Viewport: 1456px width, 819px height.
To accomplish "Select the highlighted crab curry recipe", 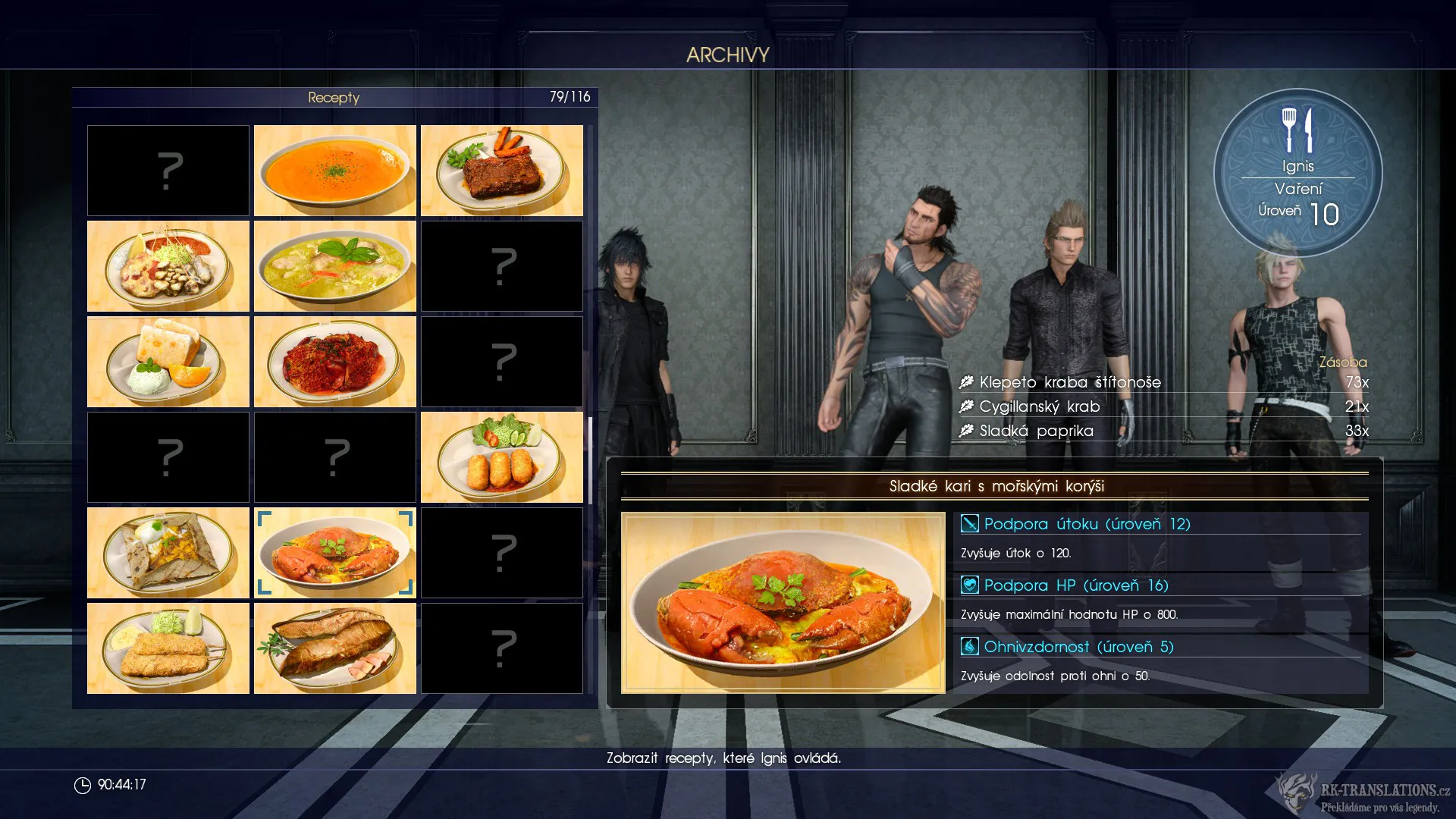I will [x=334, y=553].
